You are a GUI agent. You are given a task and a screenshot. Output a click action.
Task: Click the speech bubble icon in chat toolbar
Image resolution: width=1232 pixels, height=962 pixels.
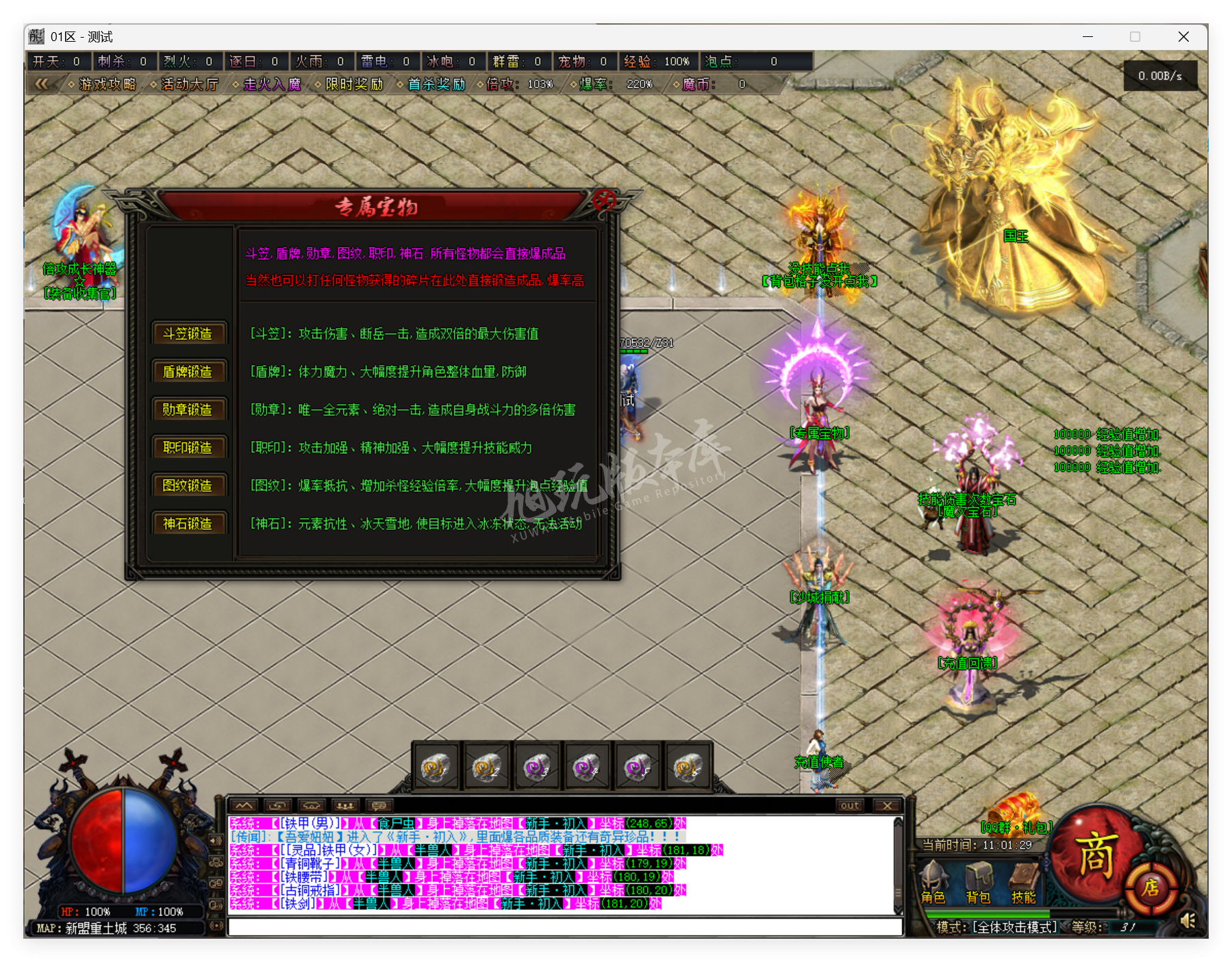coord(380,805)
